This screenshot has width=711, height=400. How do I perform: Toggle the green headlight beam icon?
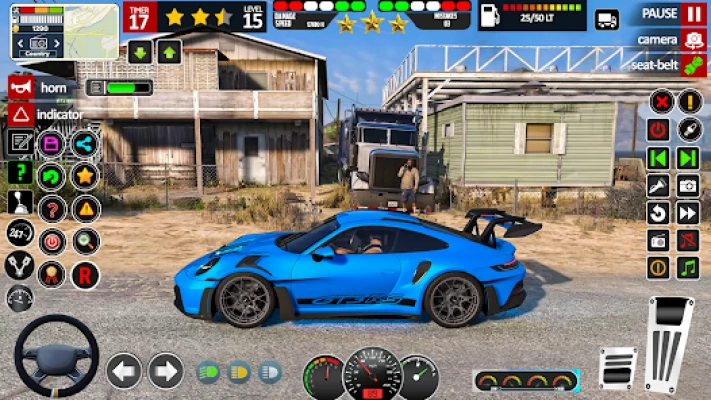[x=209, y=372]
